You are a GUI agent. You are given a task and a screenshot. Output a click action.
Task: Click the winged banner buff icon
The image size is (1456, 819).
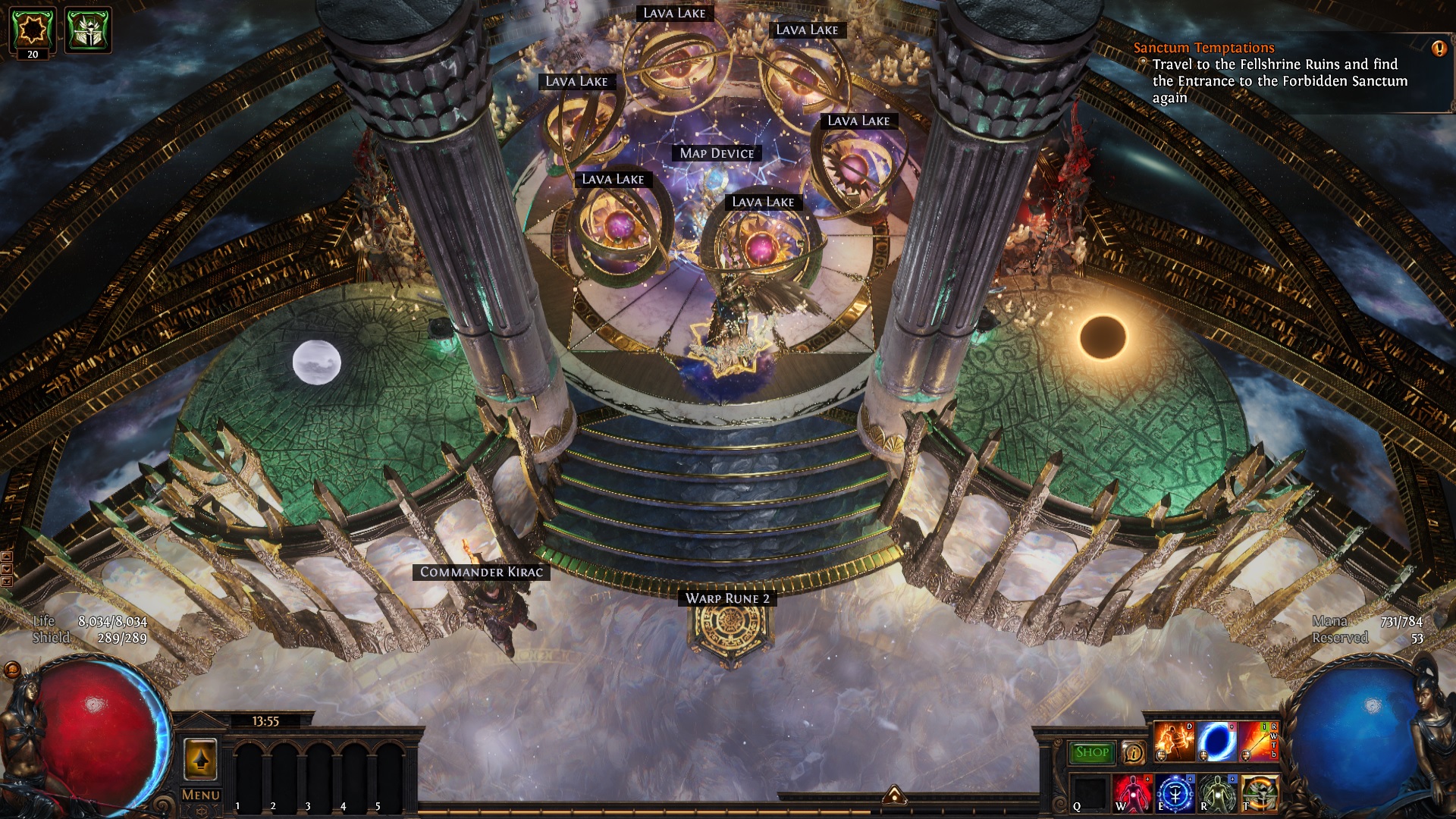click(88, 30)
